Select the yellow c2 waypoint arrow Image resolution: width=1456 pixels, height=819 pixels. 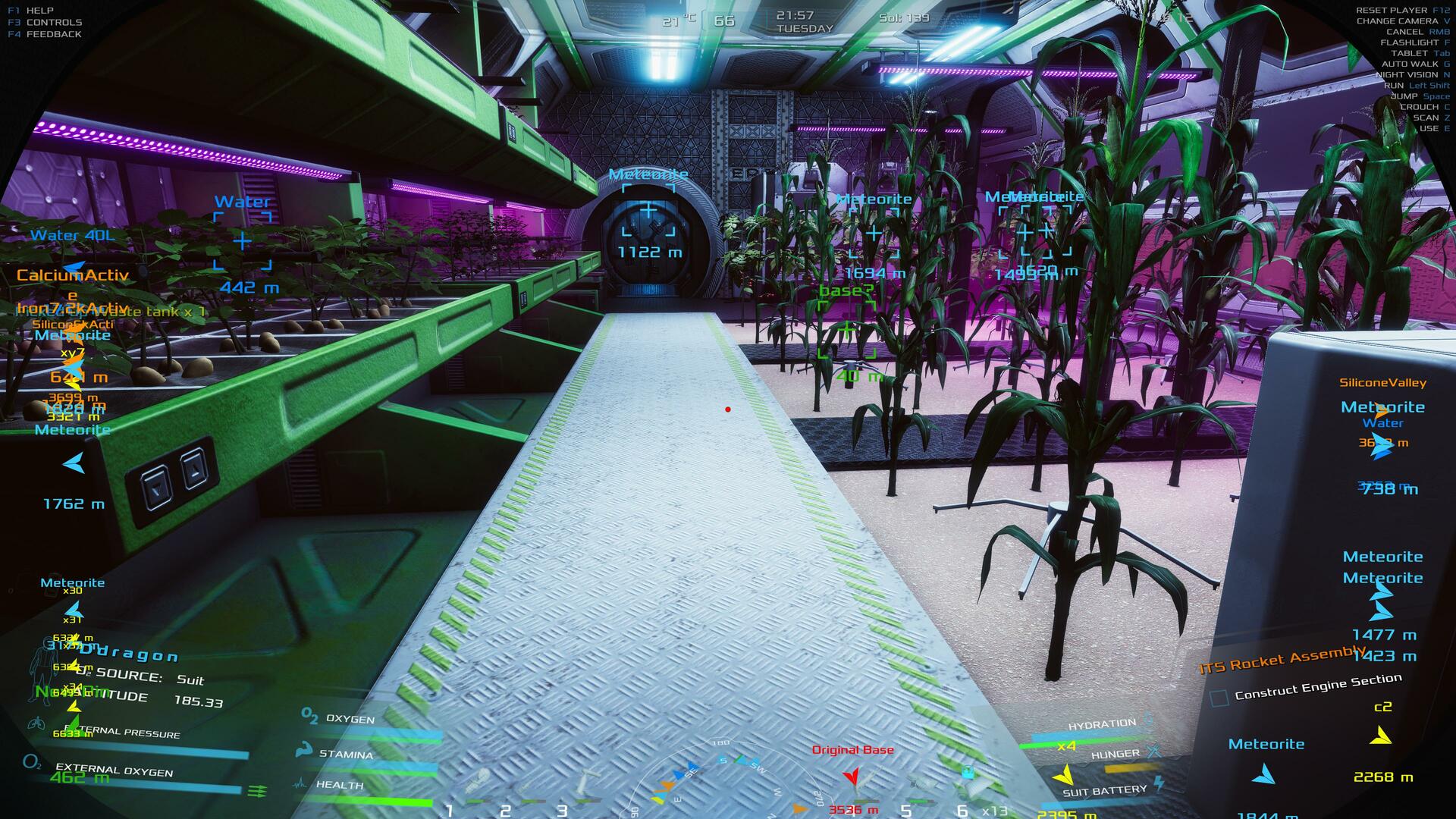pyautogui.click(x=1381, y=736)
